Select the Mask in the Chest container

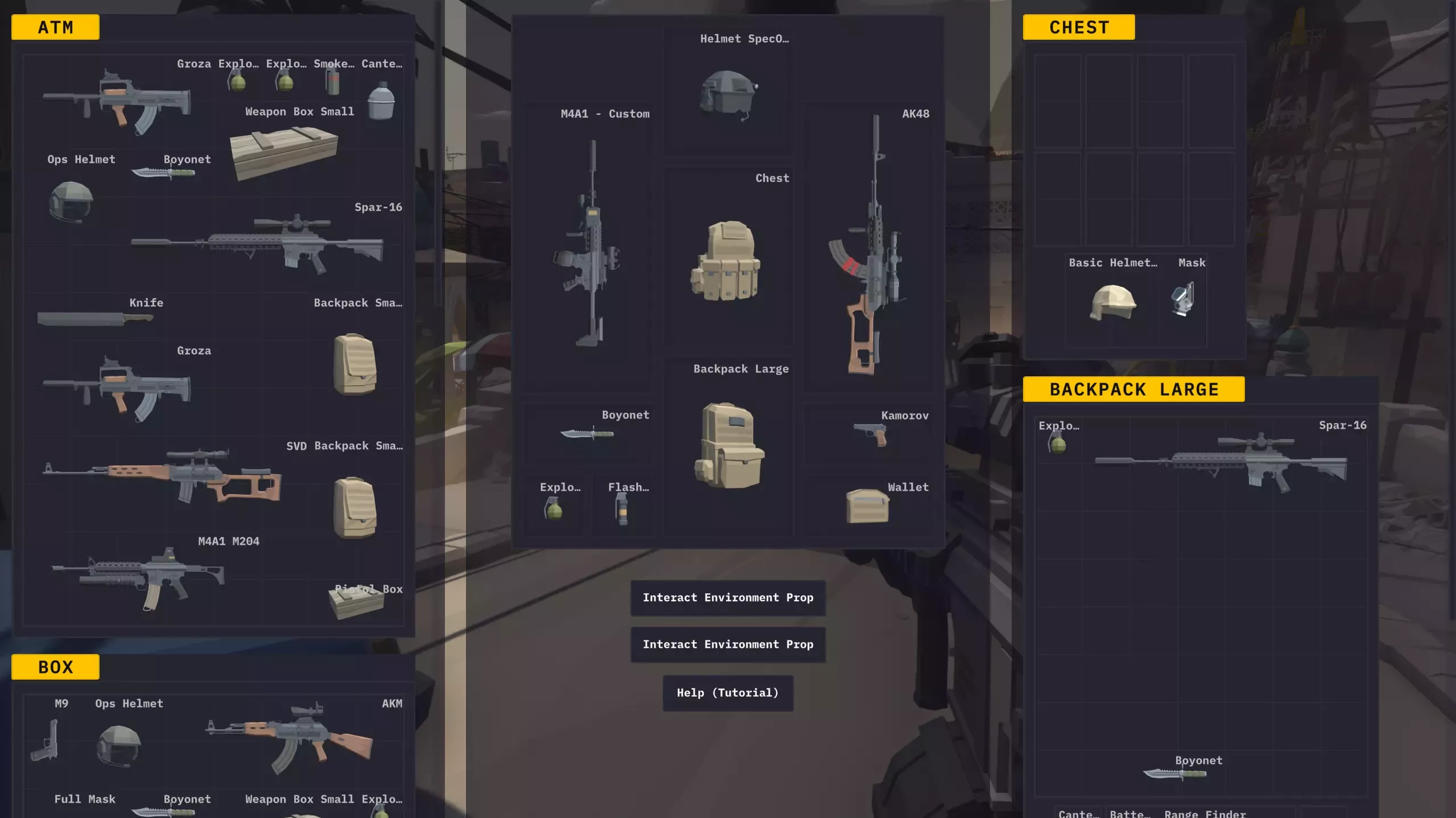tap(1183, 299)
